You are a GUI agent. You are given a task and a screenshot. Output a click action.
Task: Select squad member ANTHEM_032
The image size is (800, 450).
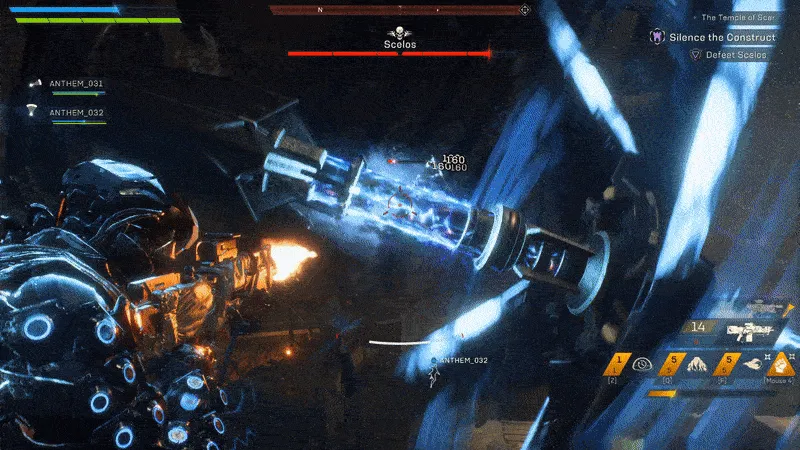pos(75,113)
